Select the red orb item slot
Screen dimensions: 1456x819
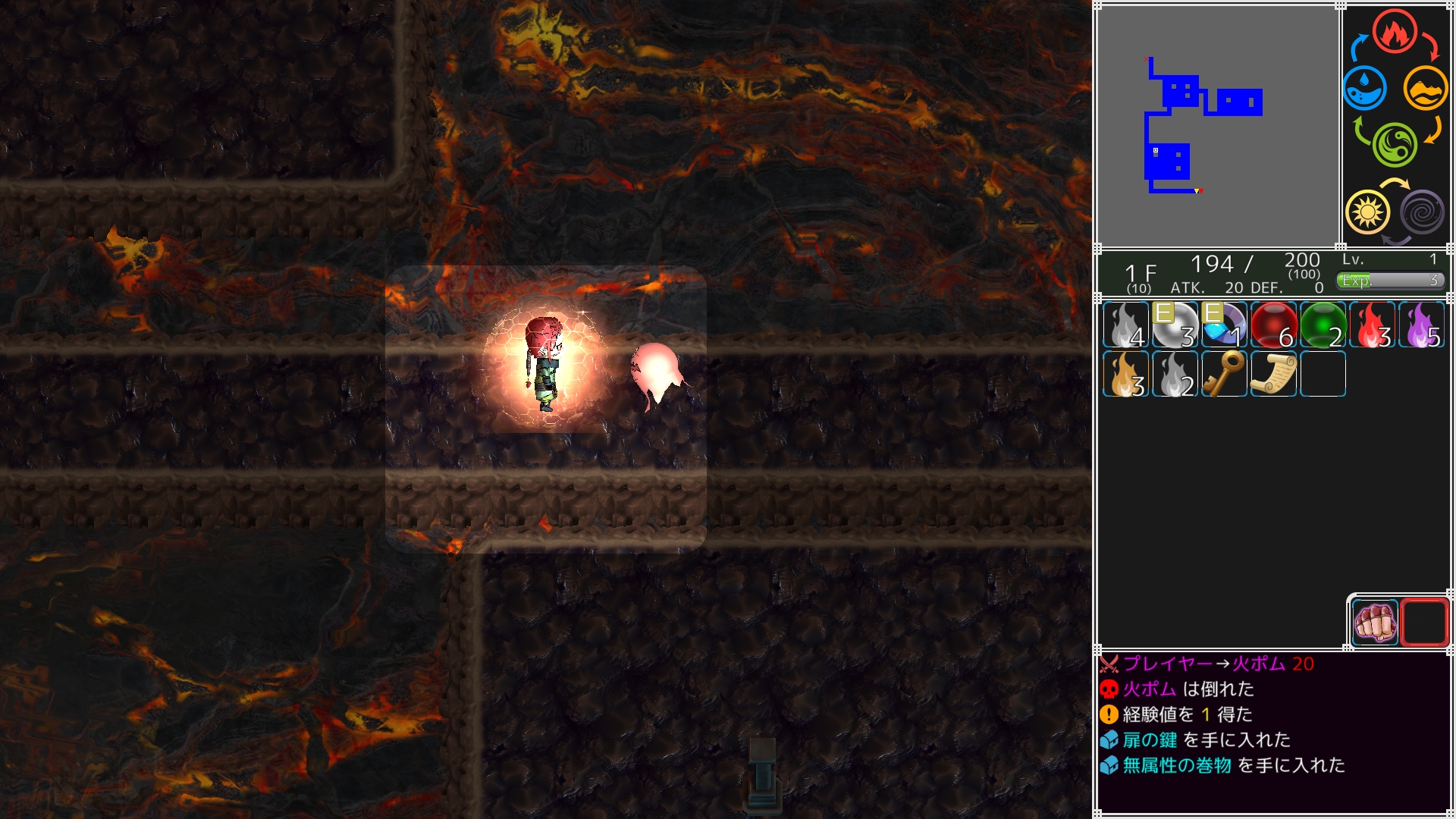point(1273,325)
